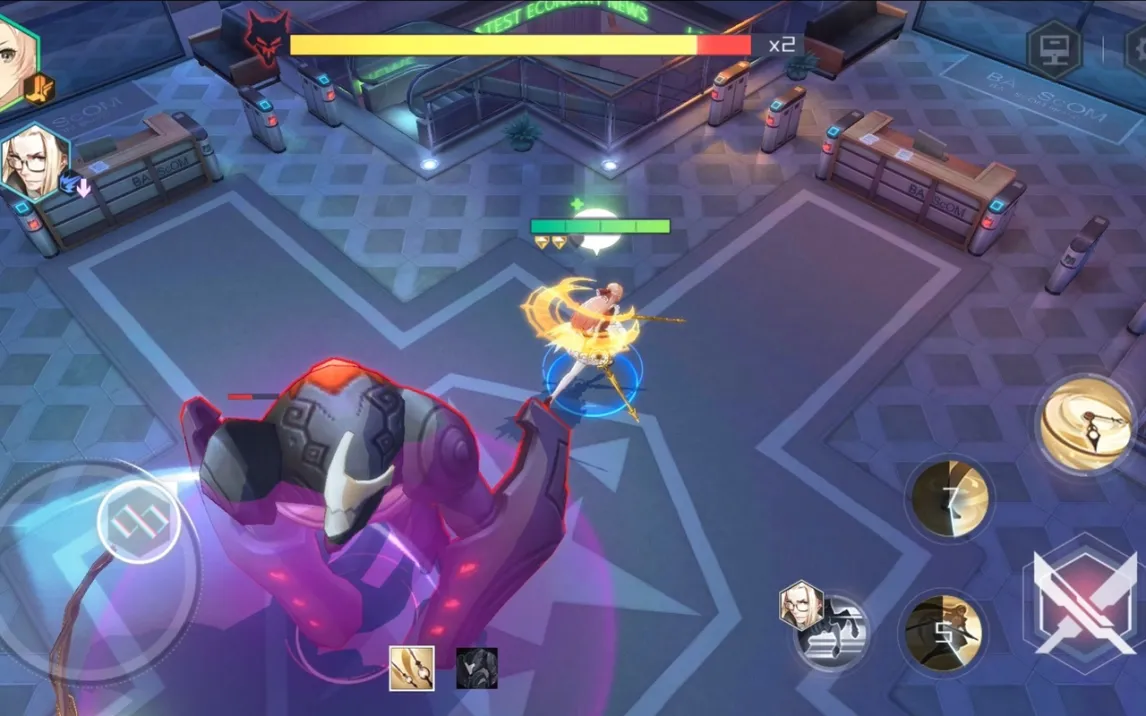This screenshot has width=1146, height=716.
Task: Open the hexagonal monitor icon menu
Action: point(1055,48)
